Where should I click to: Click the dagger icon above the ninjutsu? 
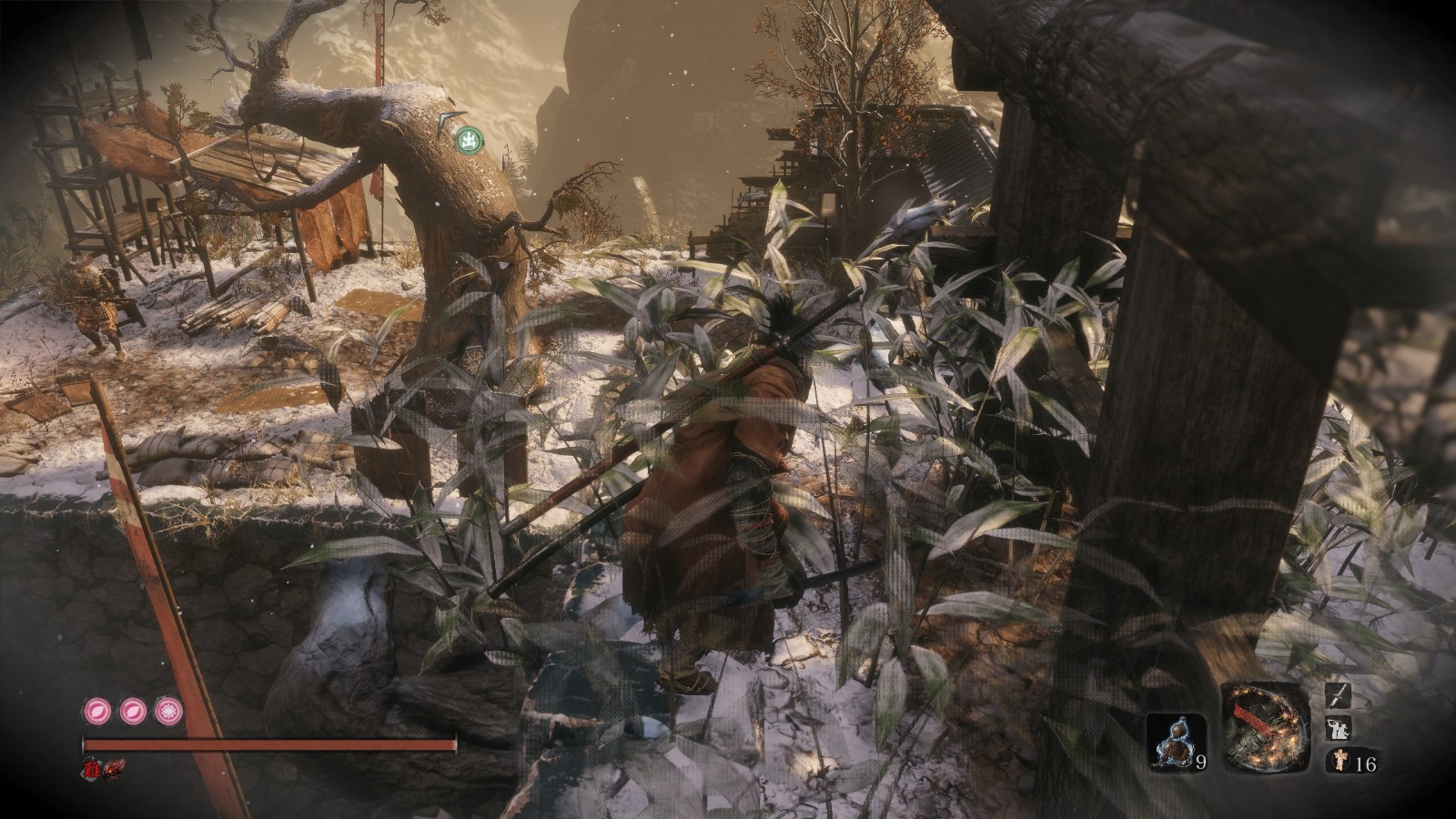(x=1339, y=696)
